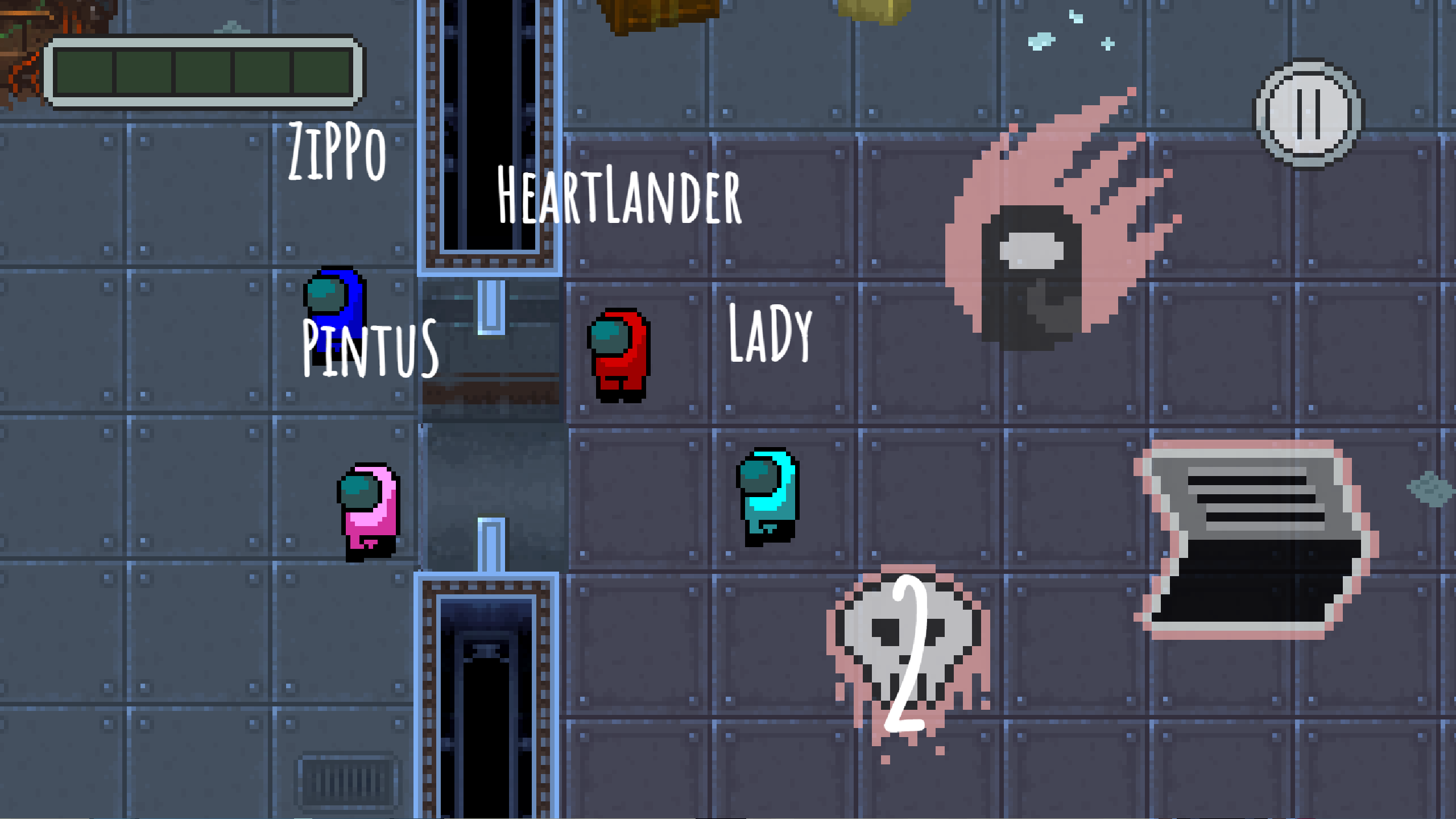Screen dimensions: 1456x819
Task: Select the pink crewmate on the left
Action: tap(367, 512)
